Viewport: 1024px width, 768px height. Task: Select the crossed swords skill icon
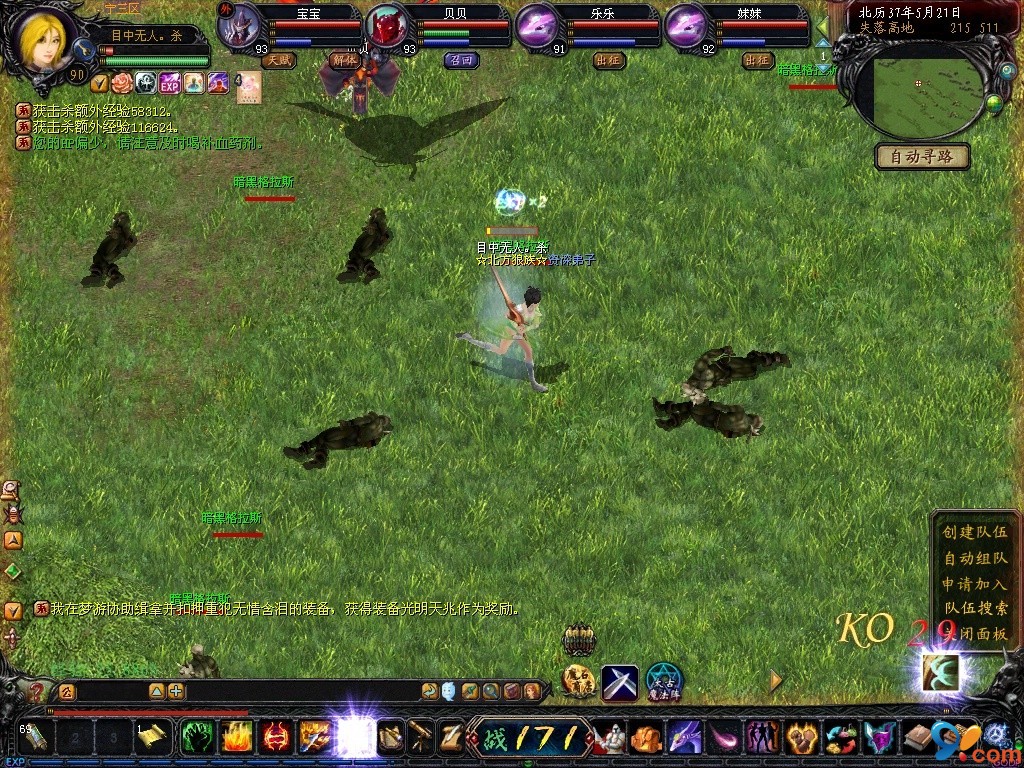(619, 682)
